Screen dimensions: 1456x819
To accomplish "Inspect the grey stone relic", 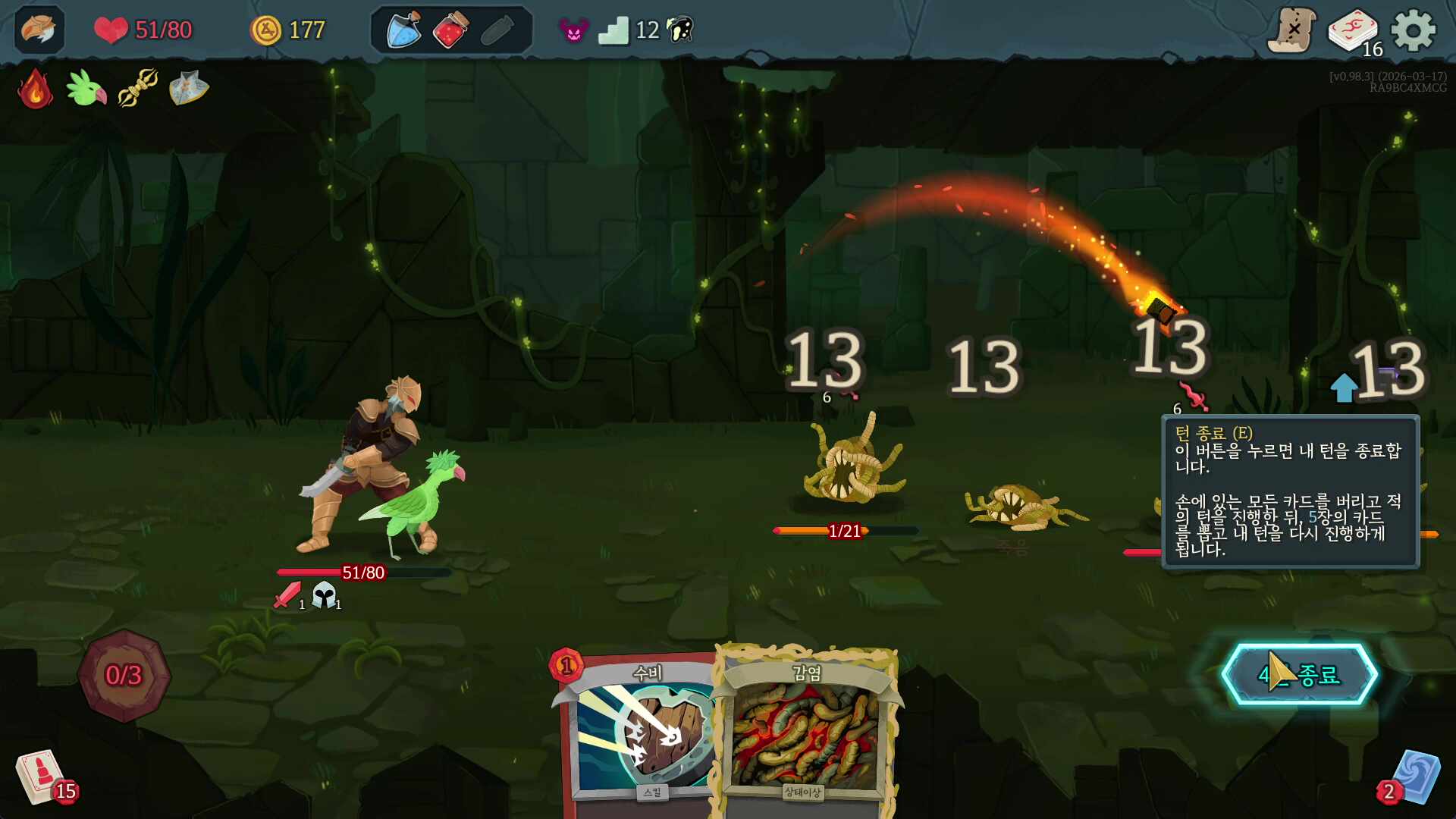I will coord(188,89).
